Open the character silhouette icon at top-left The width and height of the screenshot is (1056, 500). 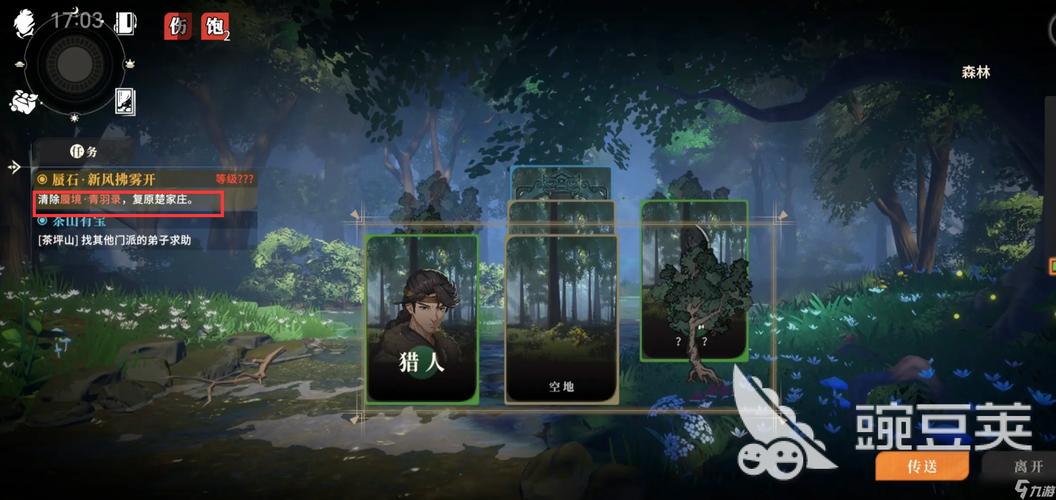click(25, 19)
